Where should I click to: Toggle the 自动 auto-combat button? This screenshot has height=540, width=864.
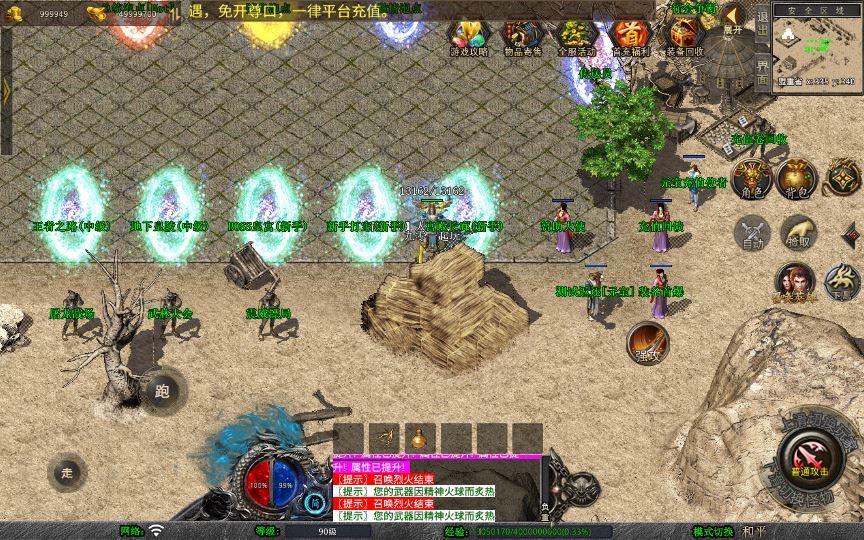click(751, 233)
